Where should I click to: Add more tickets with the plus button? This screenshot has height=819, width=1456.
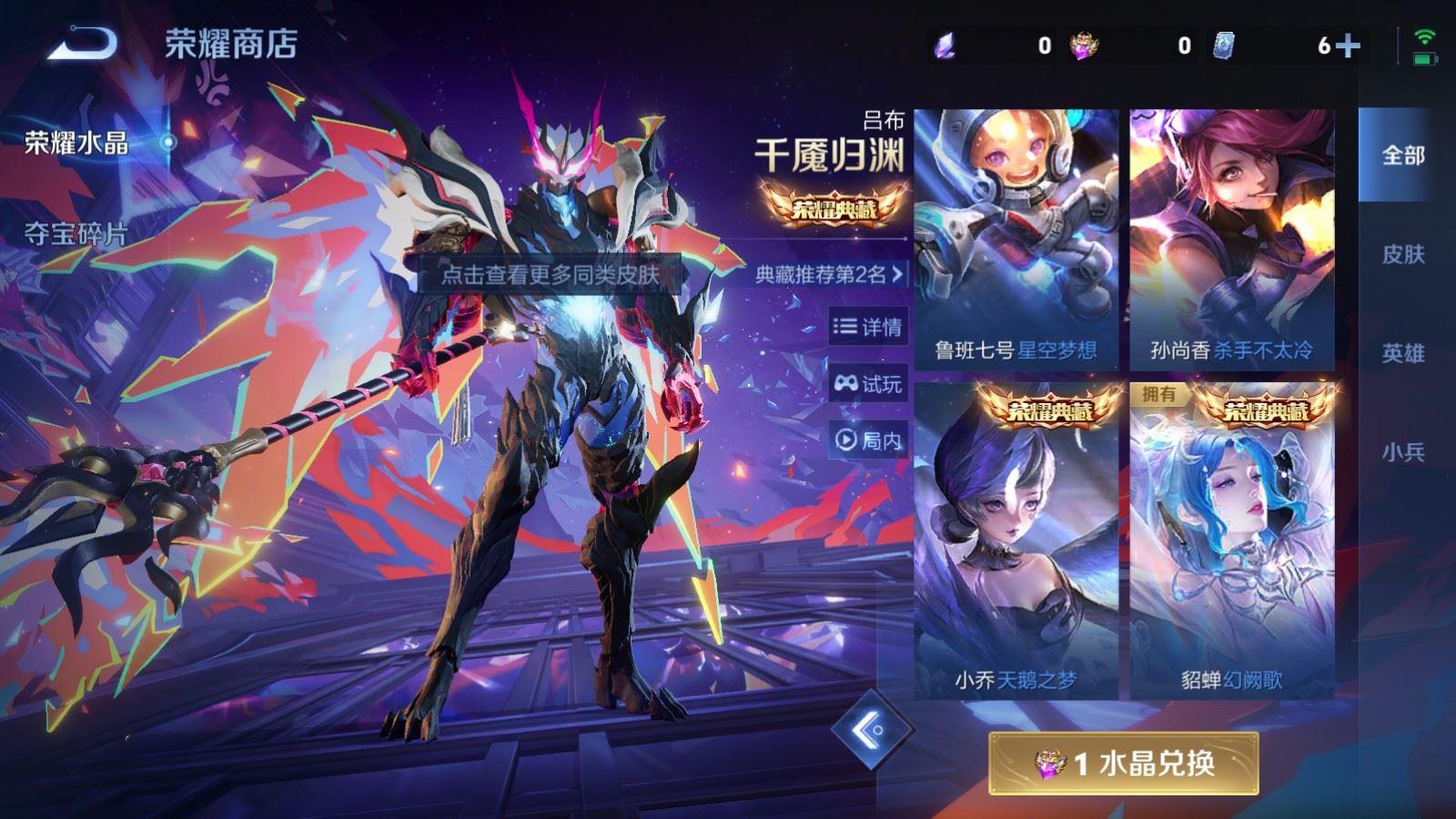tap(1349, 45)
